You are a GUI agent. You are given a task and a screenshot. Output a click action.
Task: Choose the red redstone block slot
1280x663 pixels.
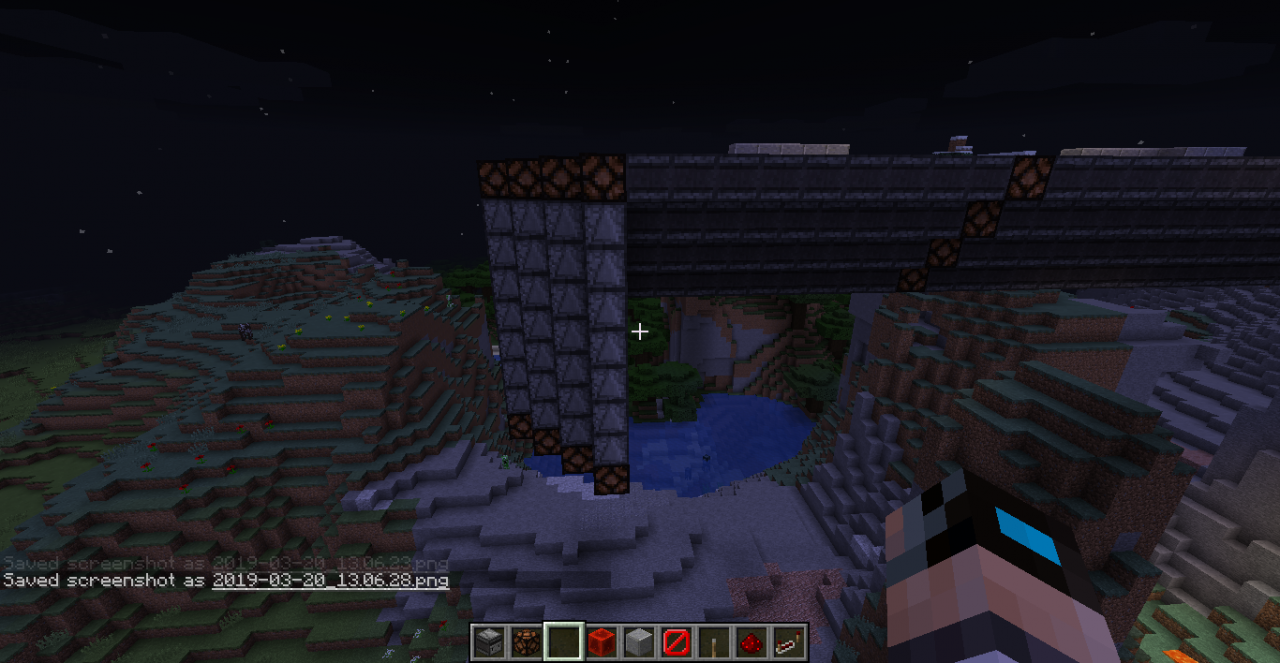600,641
